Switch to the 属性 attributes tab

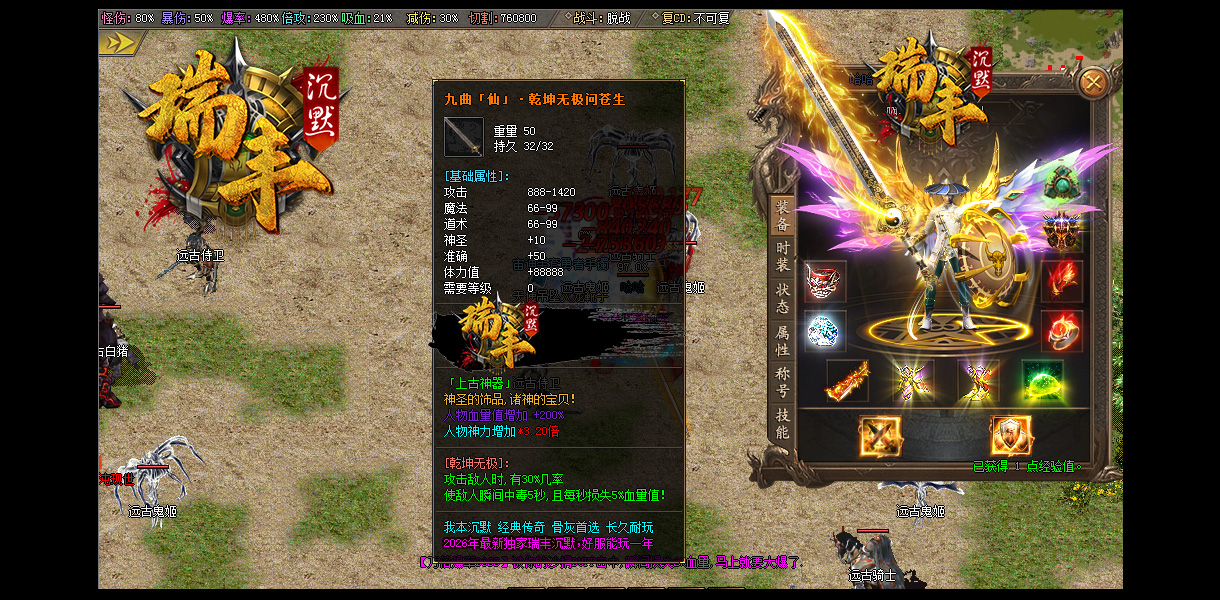782,340
